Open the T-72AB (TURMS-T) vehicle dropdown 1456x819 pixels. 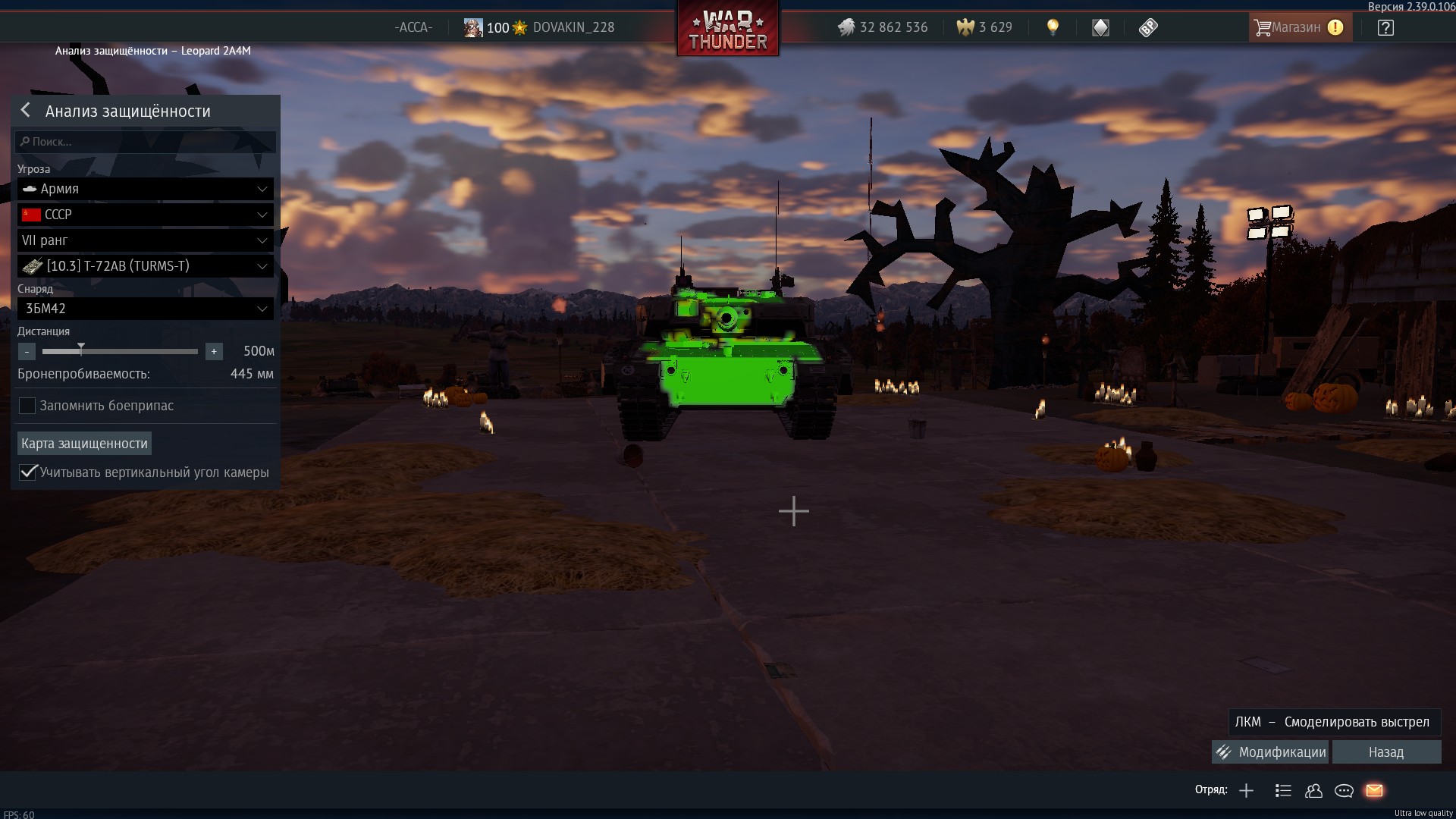[146, 266]
